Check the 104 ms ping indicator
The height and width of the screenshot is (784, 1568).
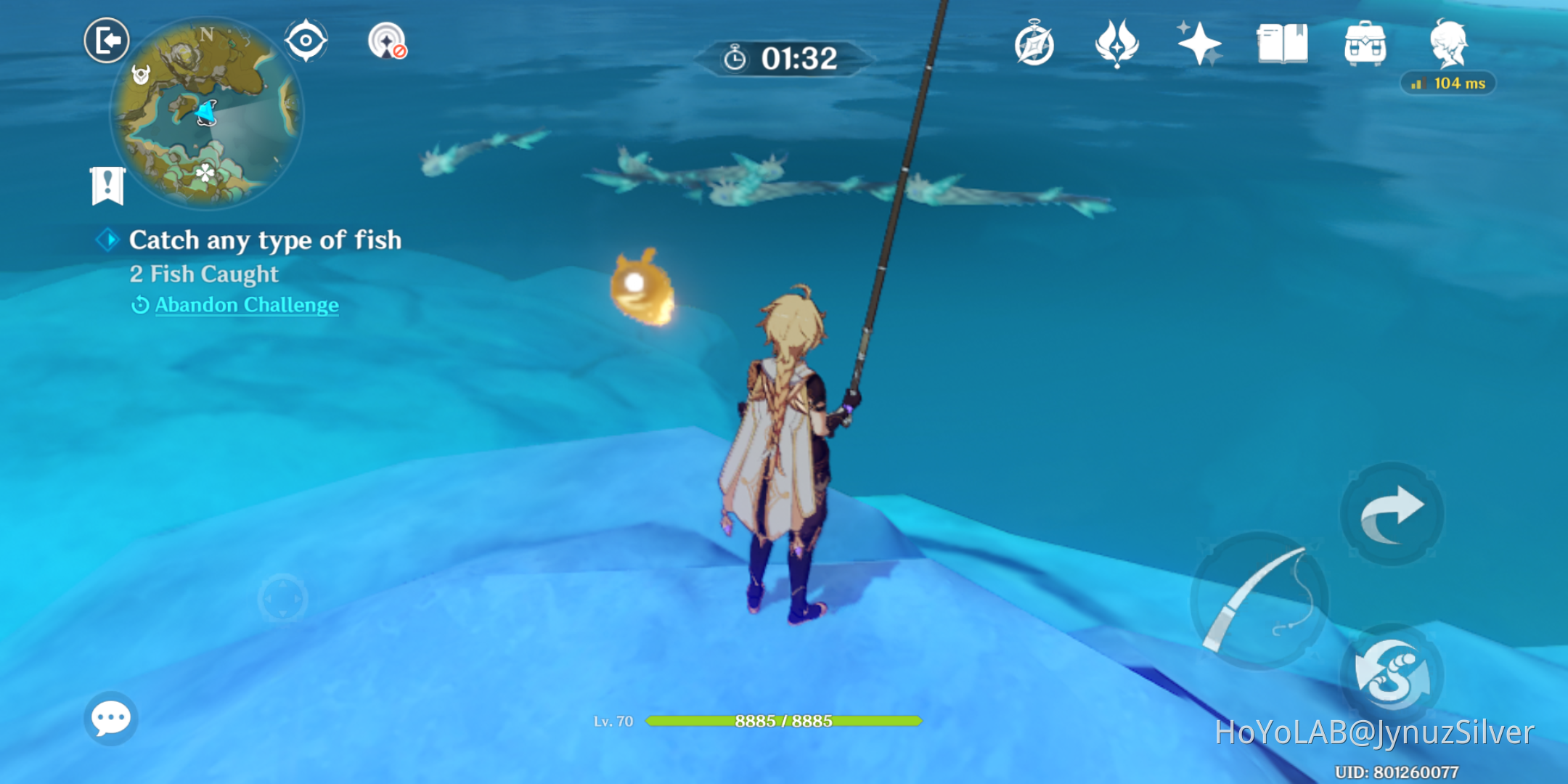1448,83
